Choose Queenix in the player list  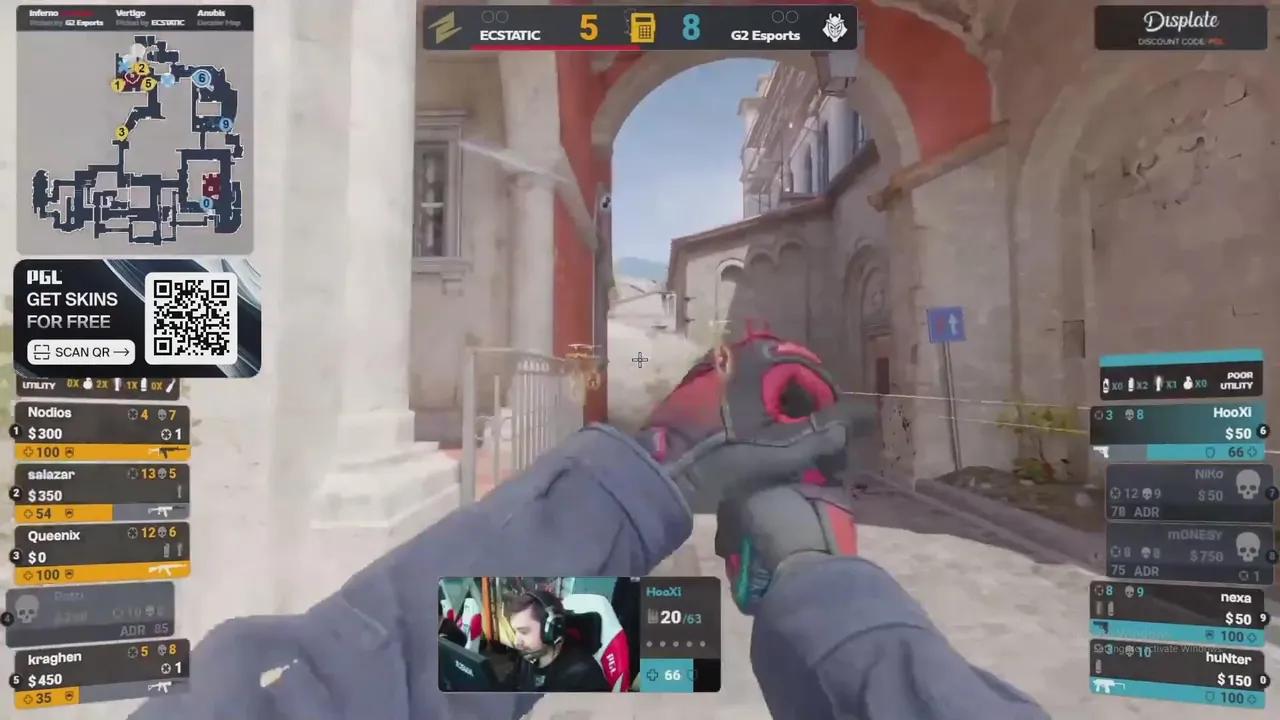tap(100, 555)
